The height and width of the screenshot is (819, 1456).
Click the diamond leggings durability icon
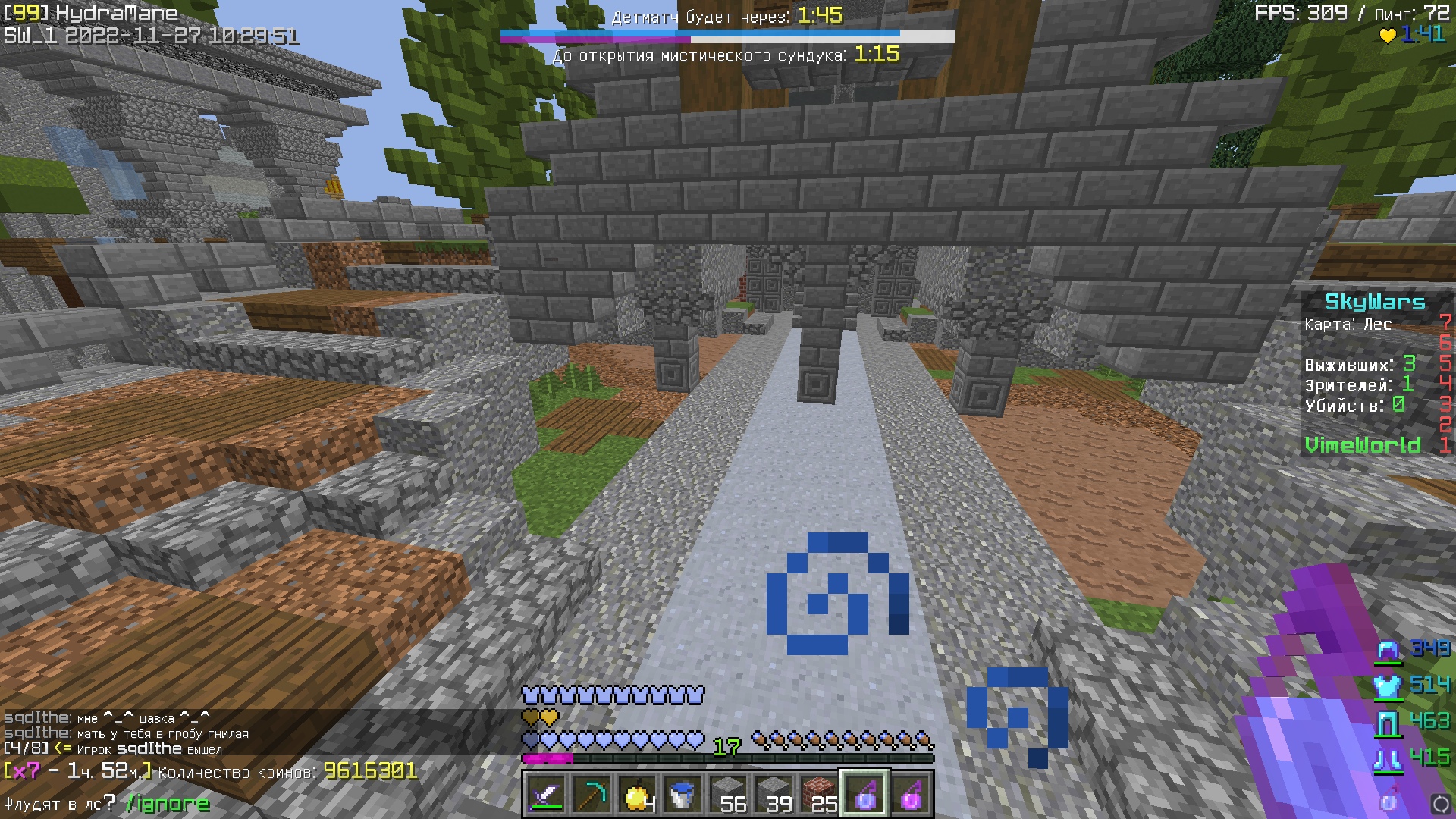[1388, 723]
